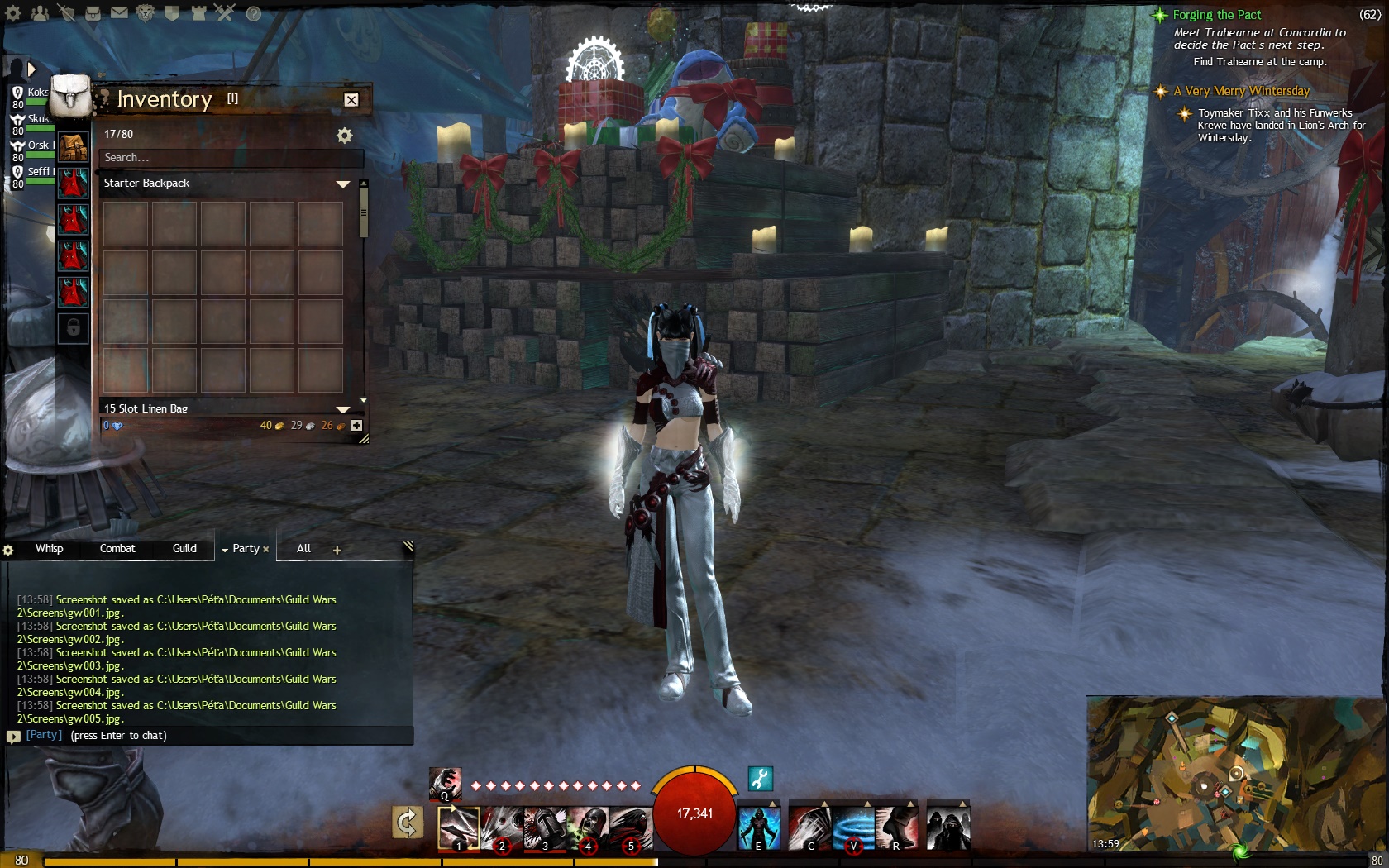
Task: Add a new chat tab
Action: [337, 551]
